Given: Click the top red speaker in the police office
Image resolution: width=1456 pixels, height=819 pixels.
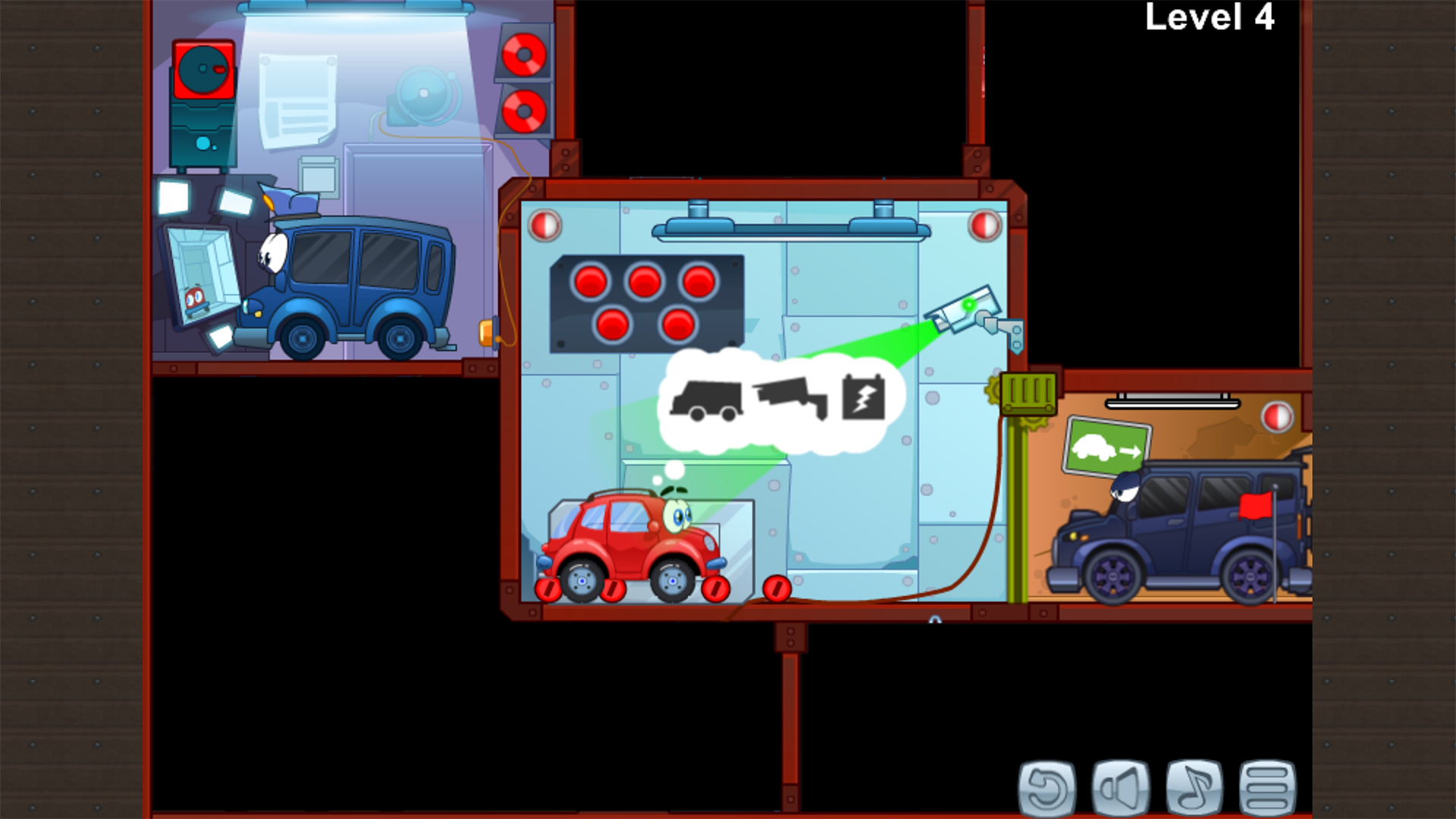Looking at the screenshot, I should [523, 53].
